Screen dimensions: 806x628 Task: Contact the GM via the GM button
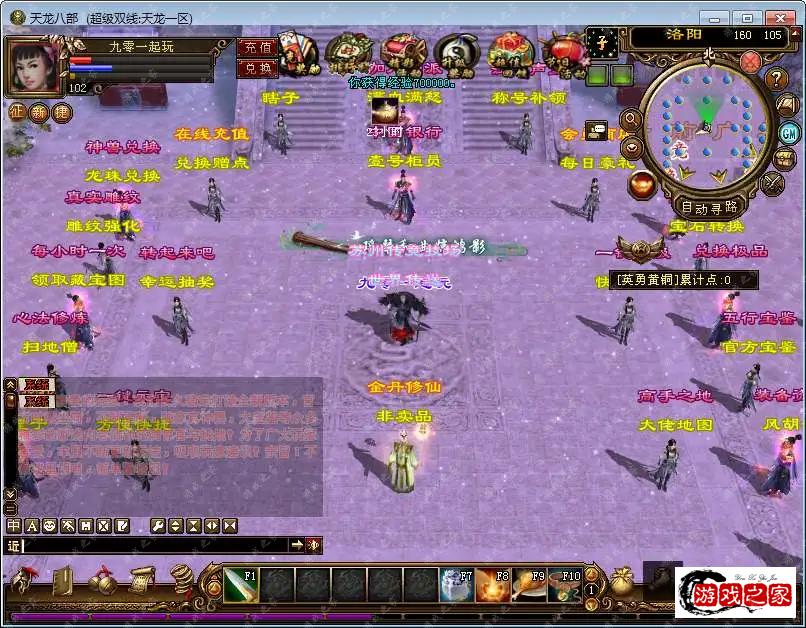coord(788,133)
